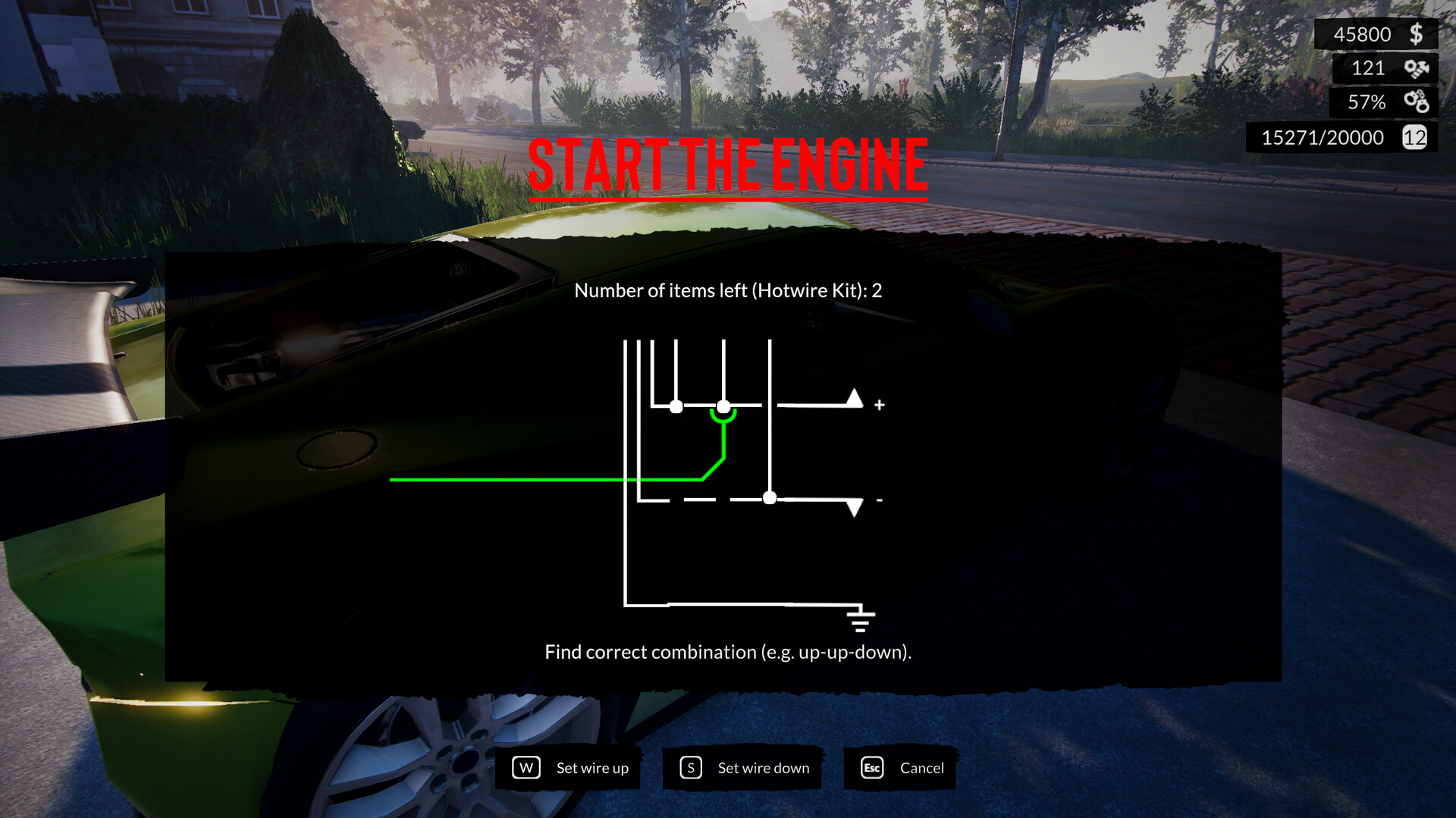1456x818 pixels.
Task: Click the S key prompt icon
Action: click(x=690, y=767)
